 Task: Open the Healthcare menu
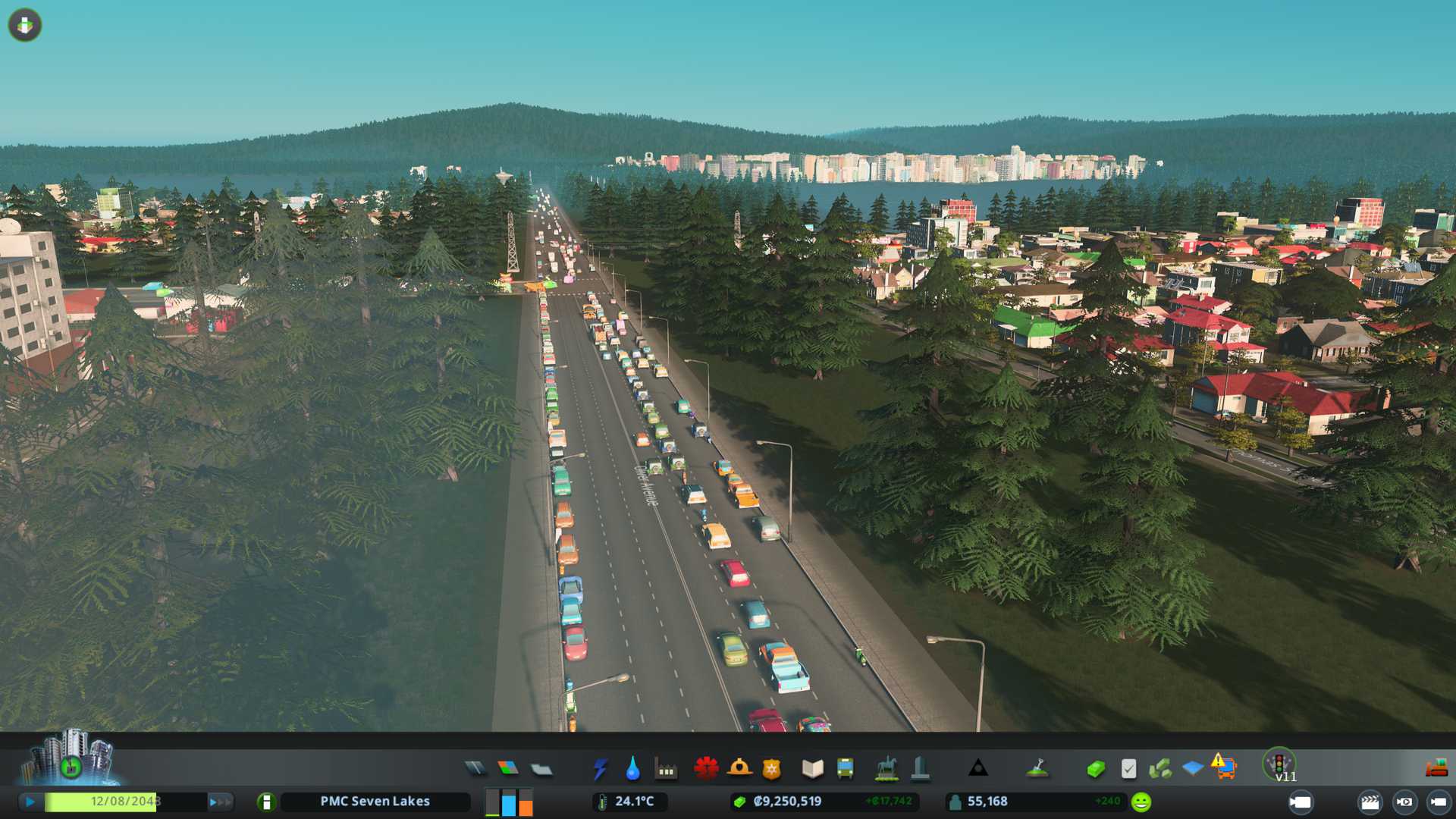coord(706,769)
